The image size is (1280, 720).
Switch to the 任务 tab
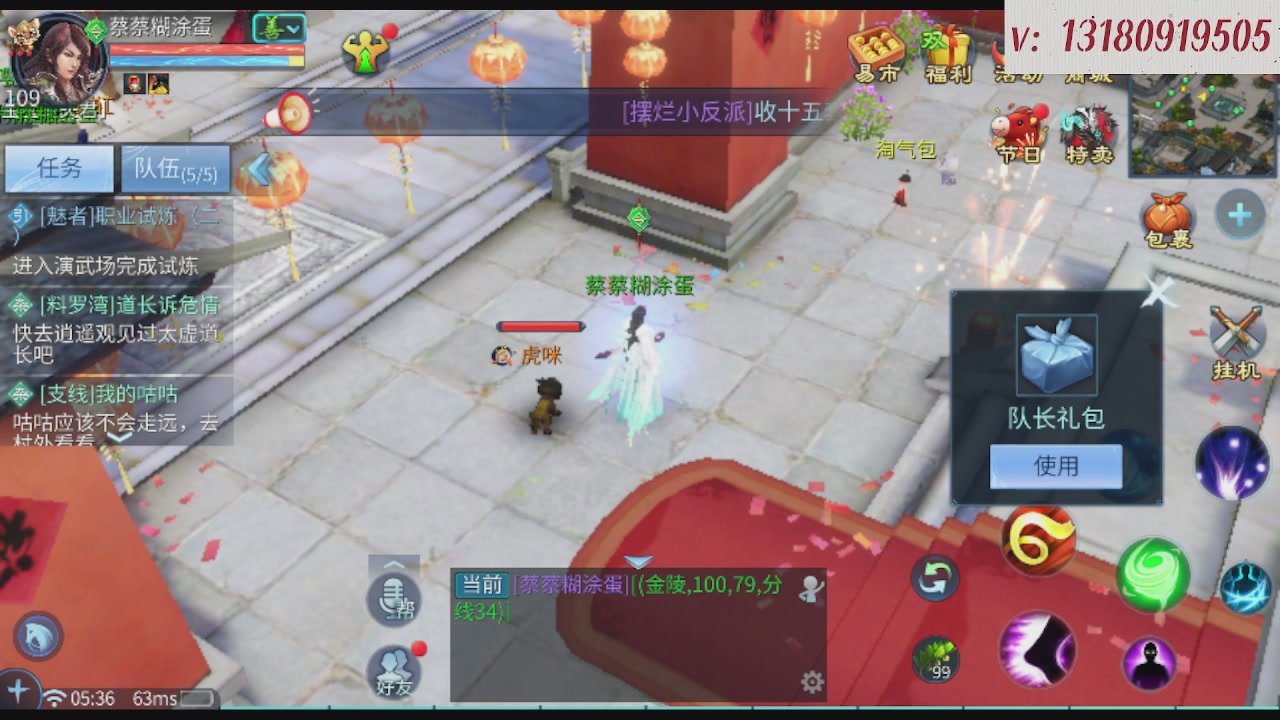tap(58, 168)
